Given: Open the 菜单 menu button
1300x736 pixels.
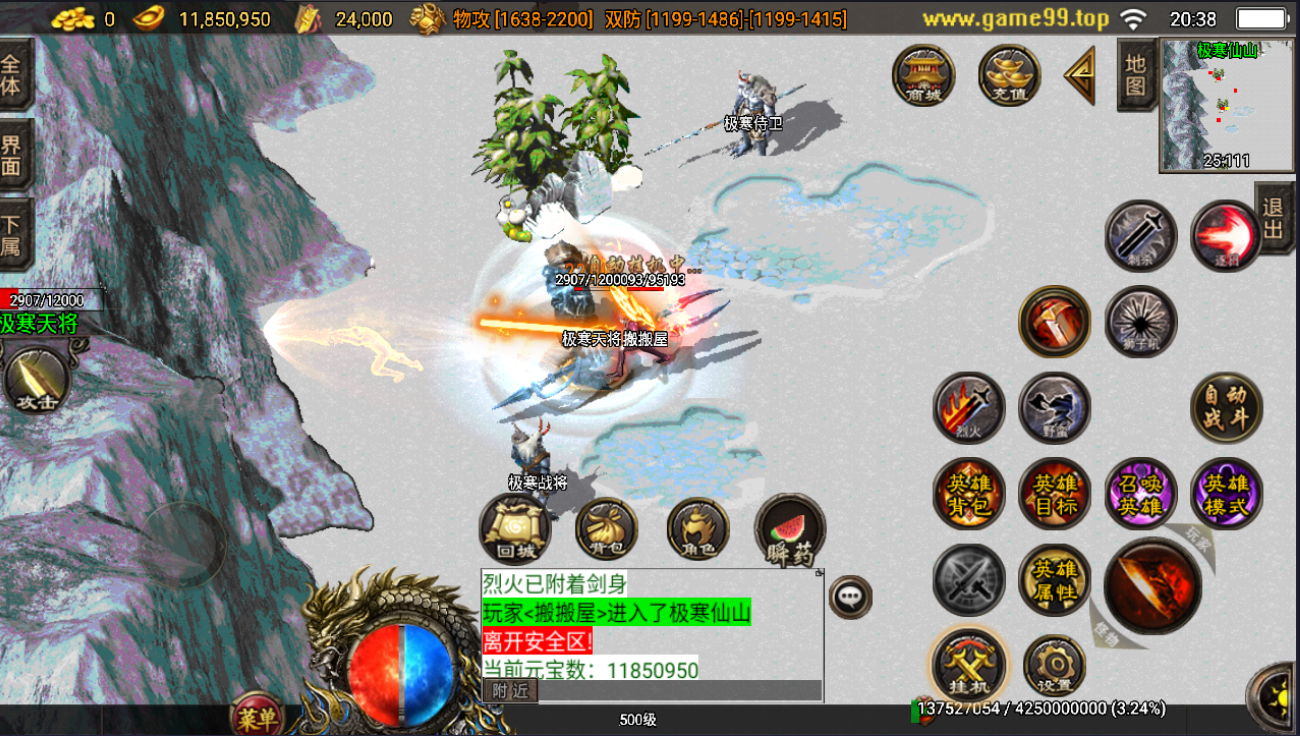Looking at the screenshot, I should [x=257, y=716].
